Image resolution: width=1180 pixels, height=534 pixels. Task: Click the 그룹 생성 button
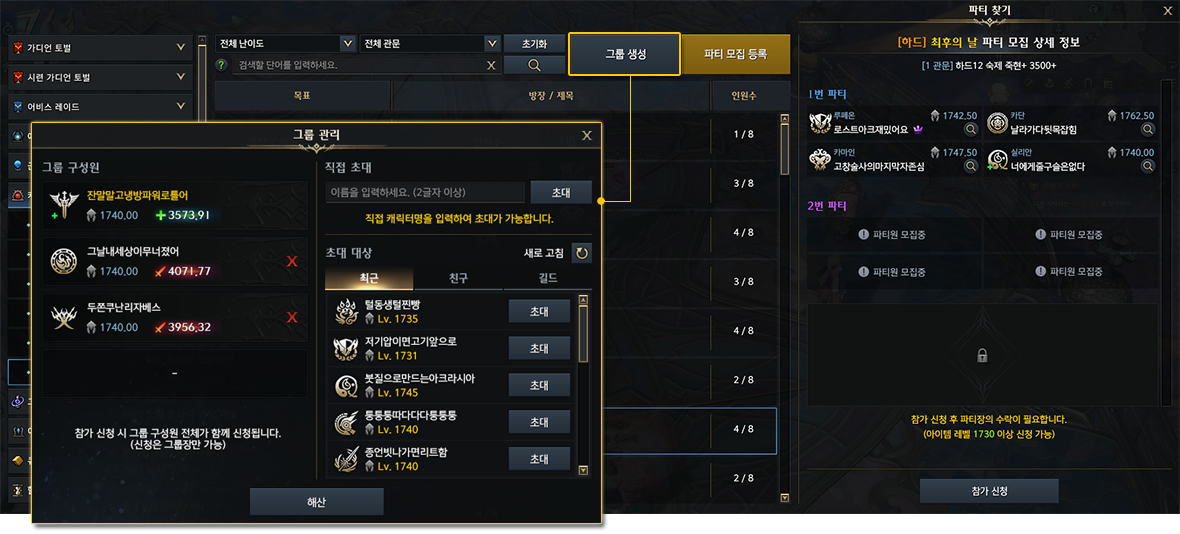pyautogui.click(x=624, y=54)
